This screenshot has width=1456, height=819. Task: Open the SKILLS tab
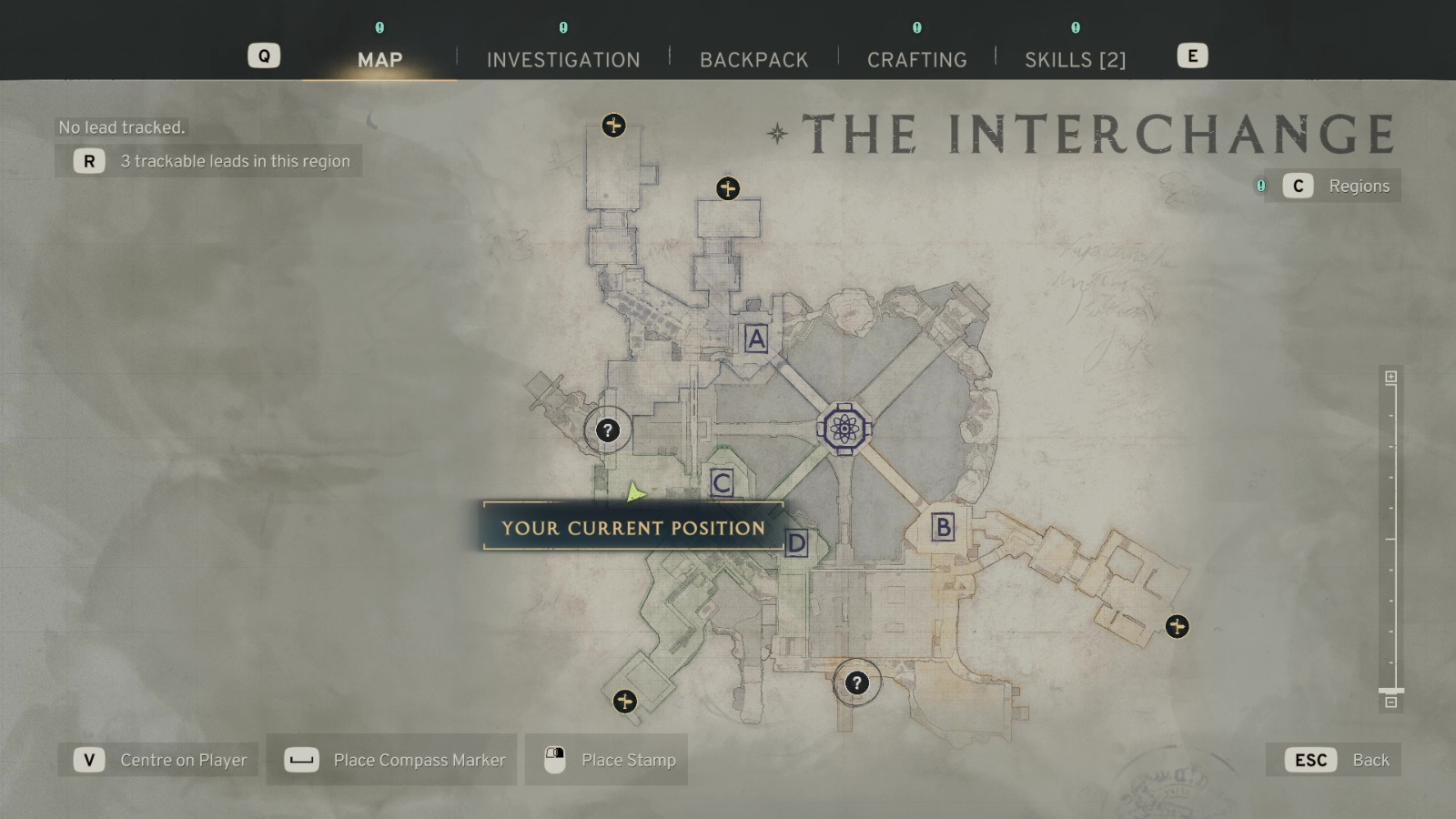[1076, 59]
